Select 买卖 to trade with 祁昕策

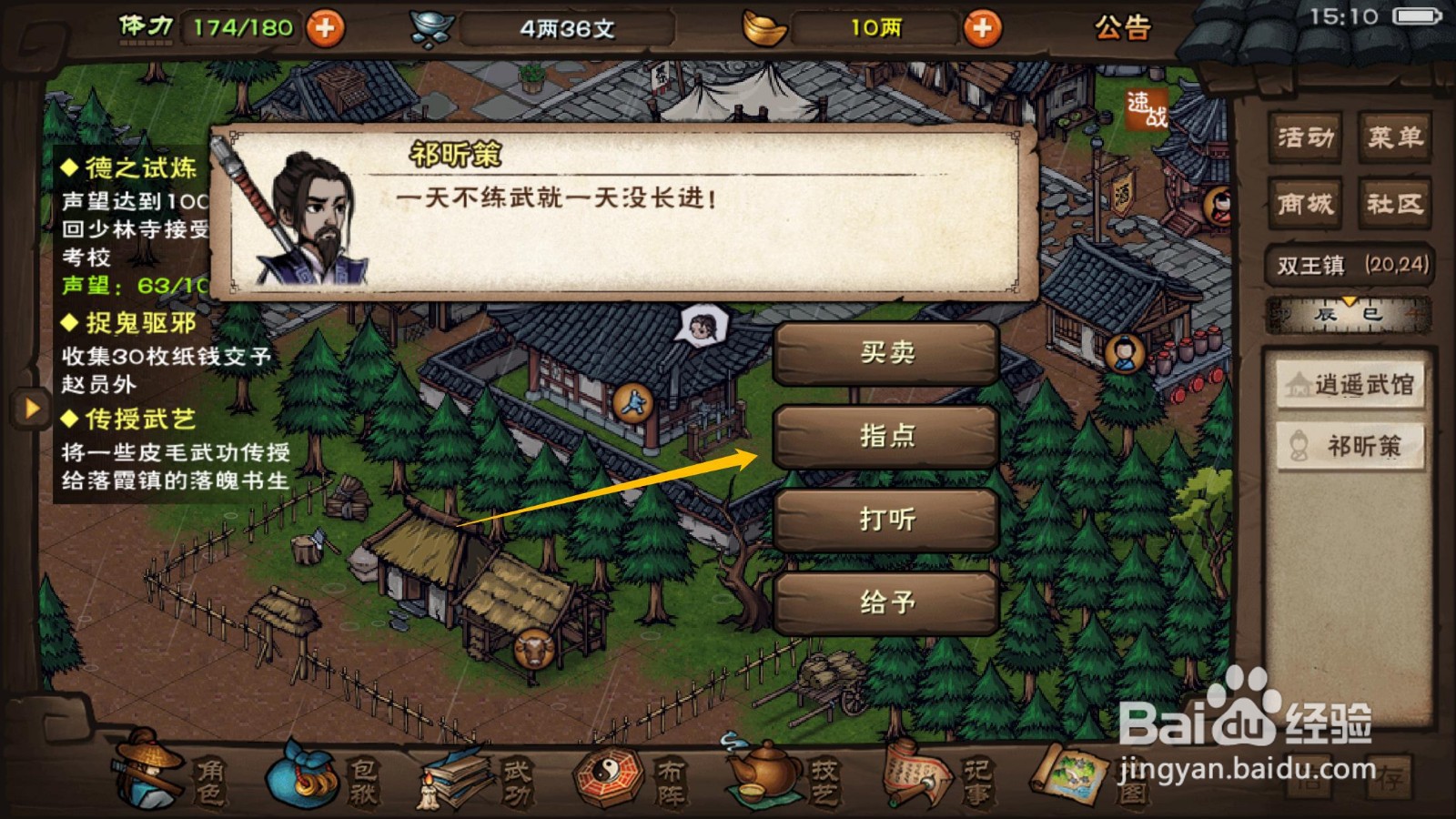click(885, 353)
